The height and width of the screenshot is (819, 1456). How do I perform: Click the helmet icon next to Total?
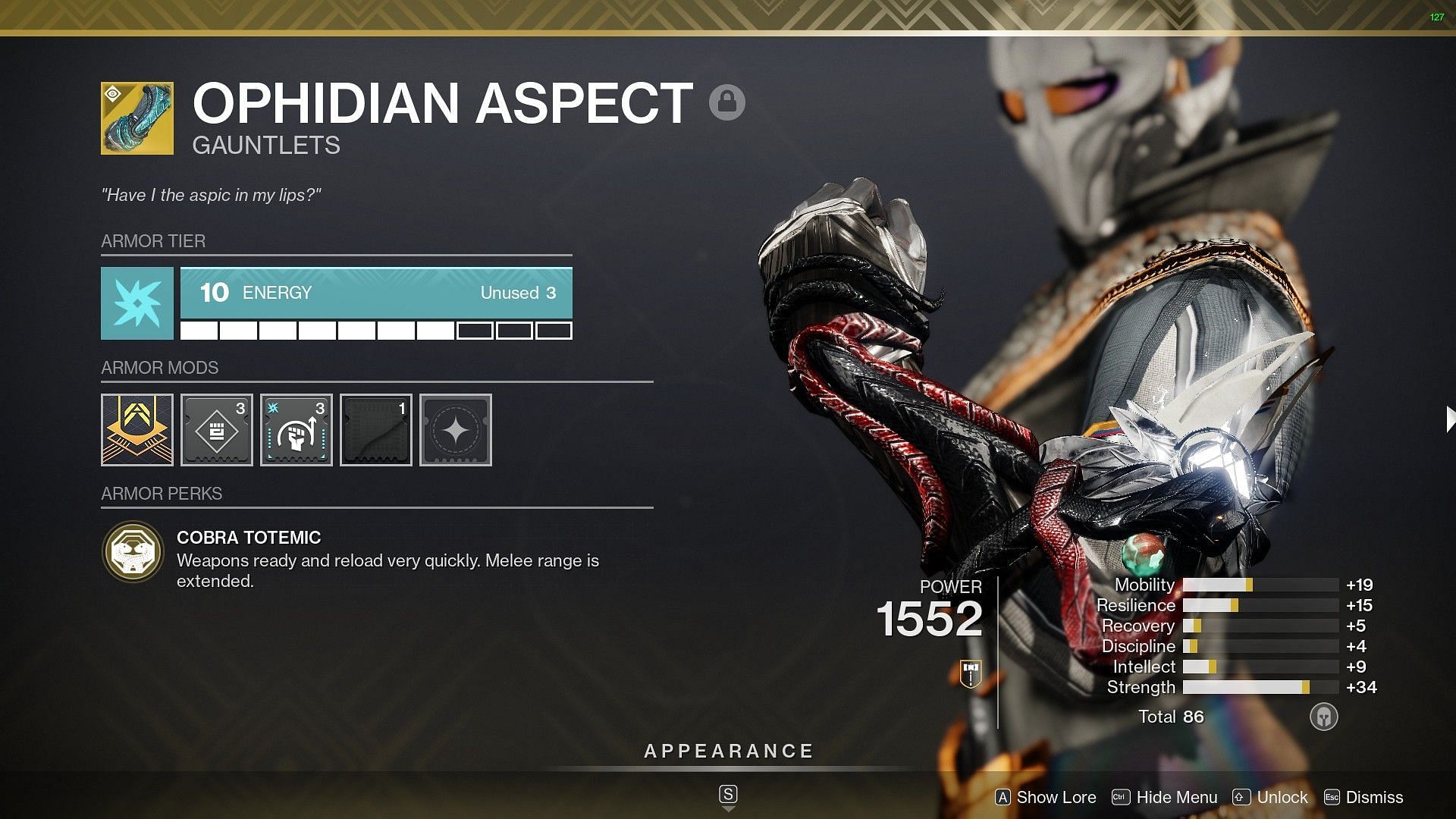pos(1323,717)
